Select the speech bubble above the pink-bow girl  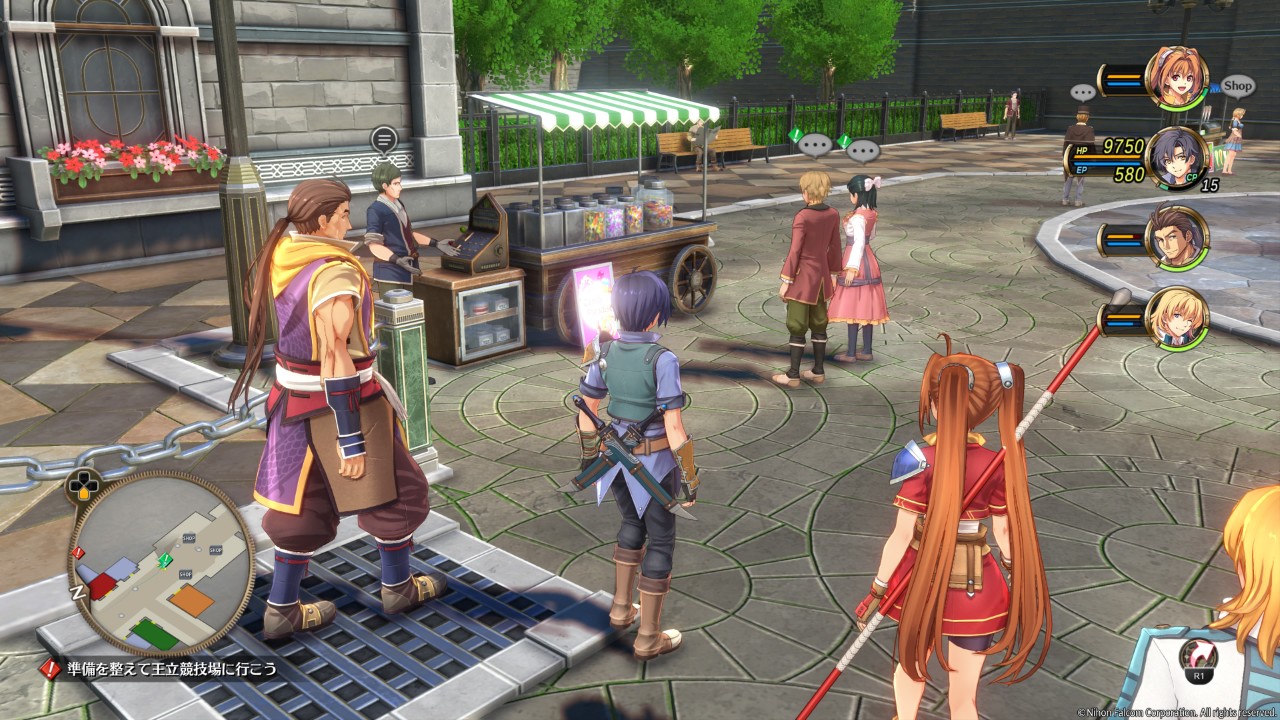[863, 151]
